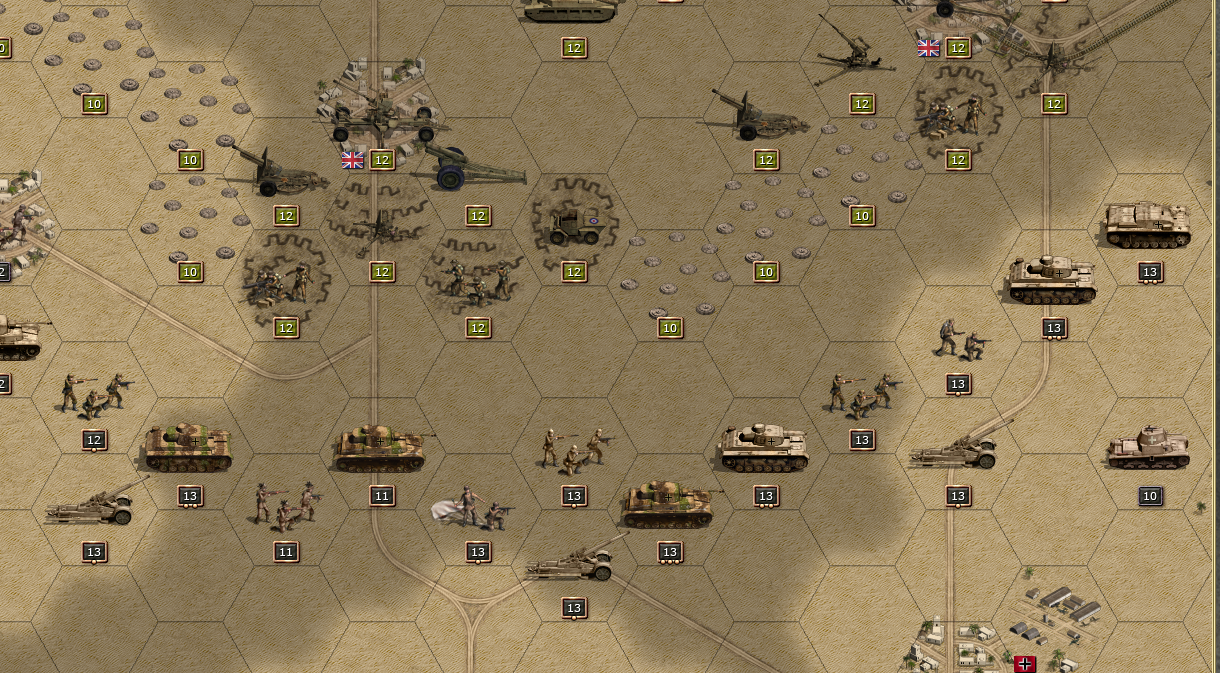Select the British armored scout car unit
Viewport: 1220px width, 673px height.
[x=574, y=227]
